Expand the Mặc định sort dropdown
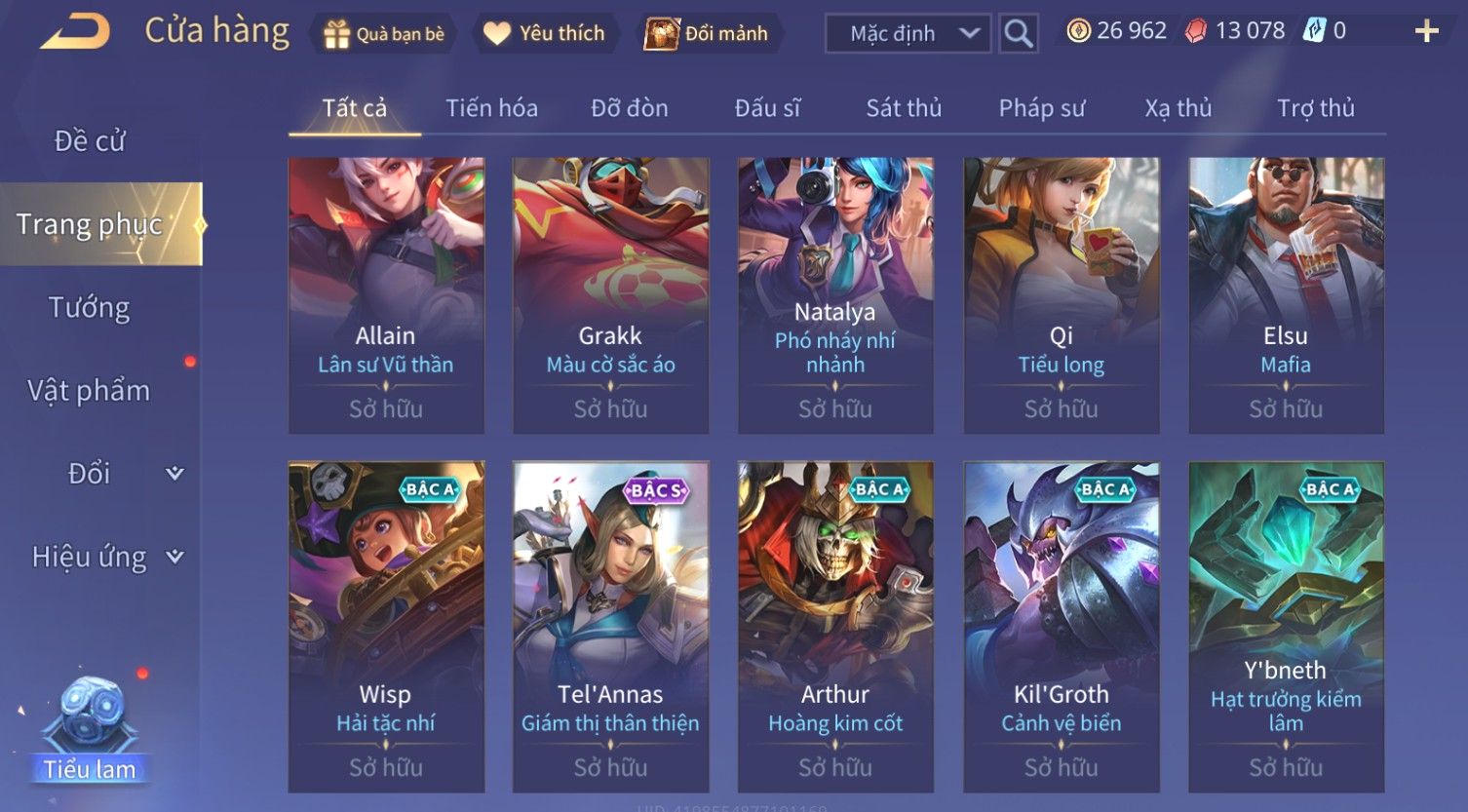The image size is (1468, 812). pyautogui.click(x=908, y=34)
